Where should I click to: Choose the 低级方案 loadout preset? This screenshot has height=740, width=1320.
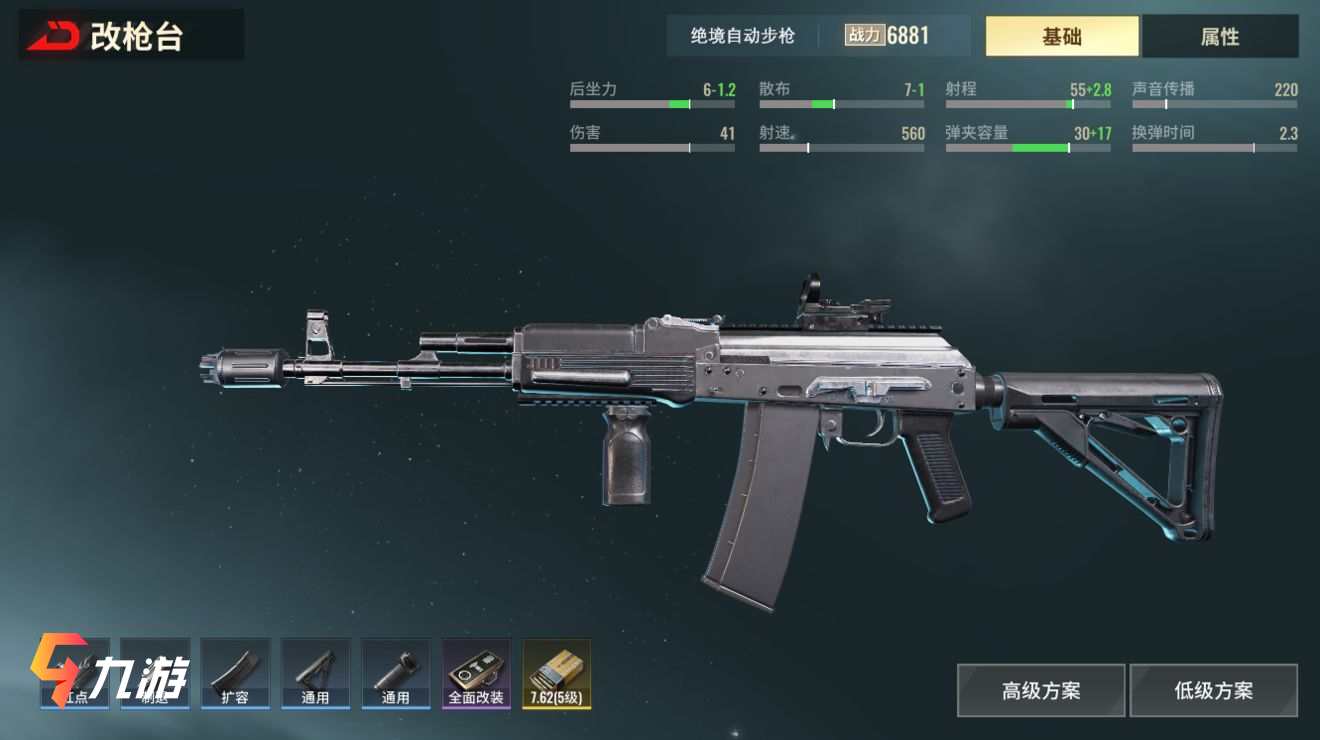coord(1213,690)
